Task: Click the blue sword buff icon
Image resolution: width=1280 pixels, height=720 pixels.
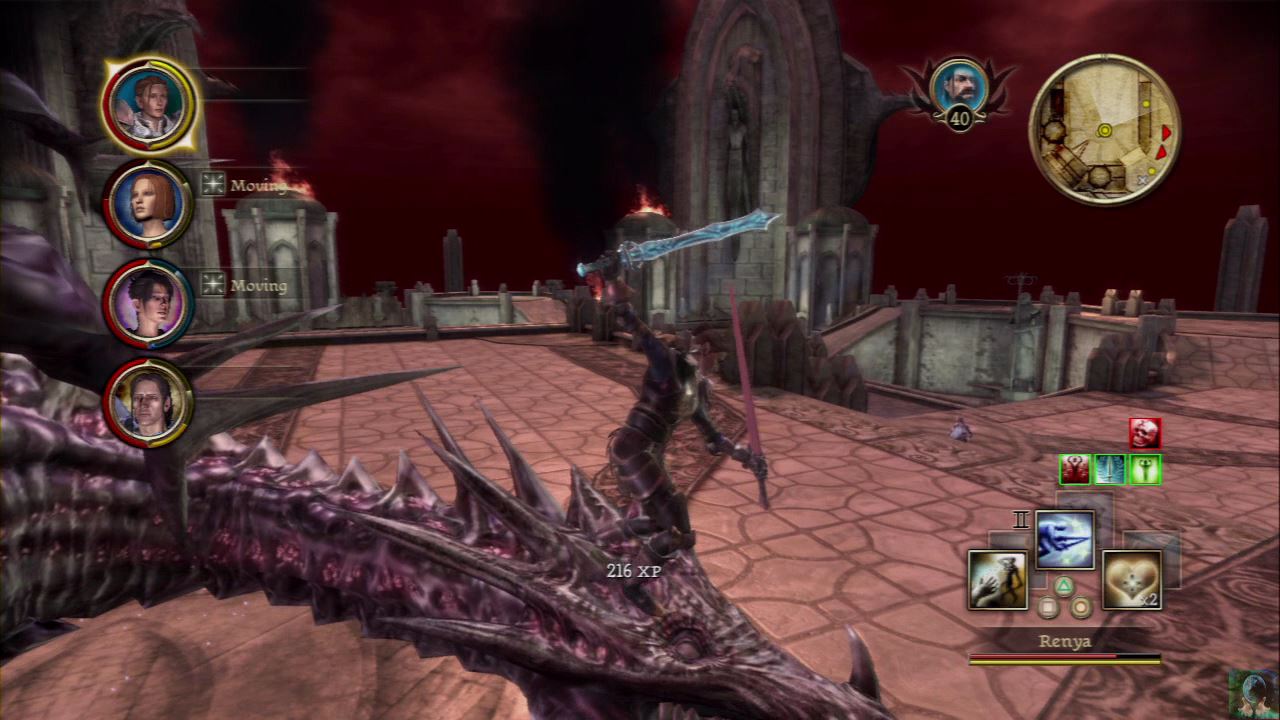Action: coord(1110,469)
